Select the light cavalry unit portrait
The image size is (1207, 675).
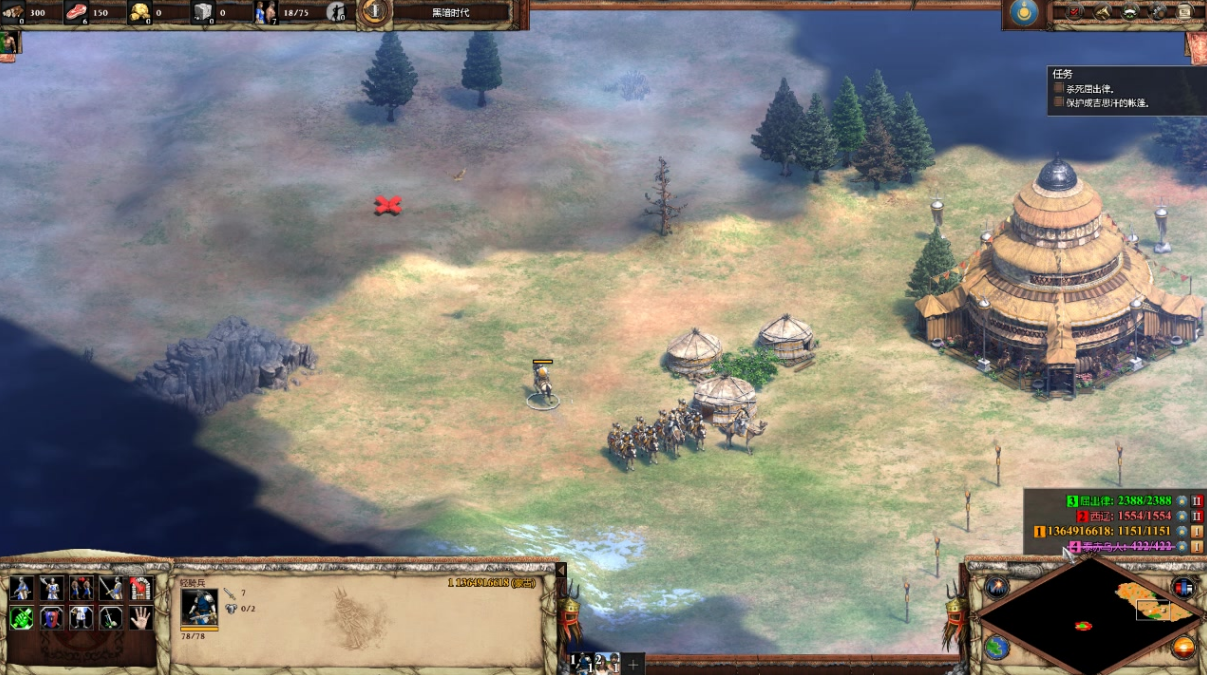click(199, 608)
